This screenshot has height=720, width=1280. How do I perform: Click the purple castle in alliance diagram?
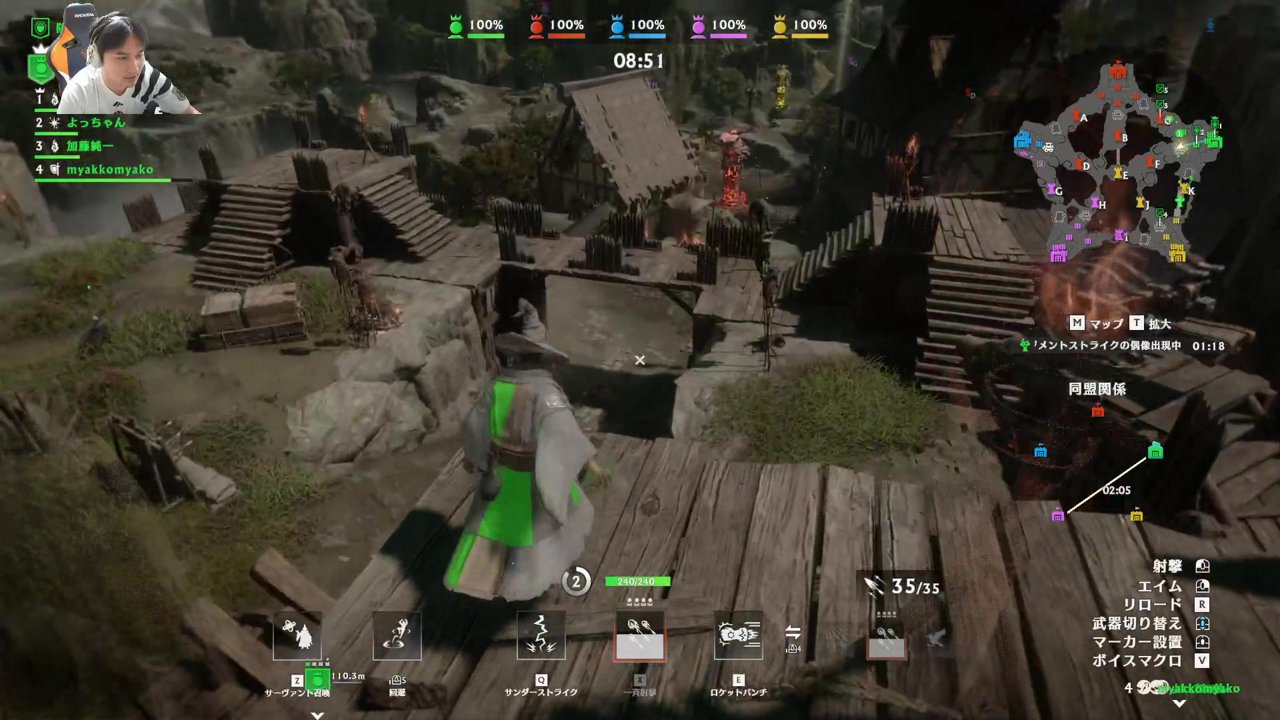(x=1058, y=515)
